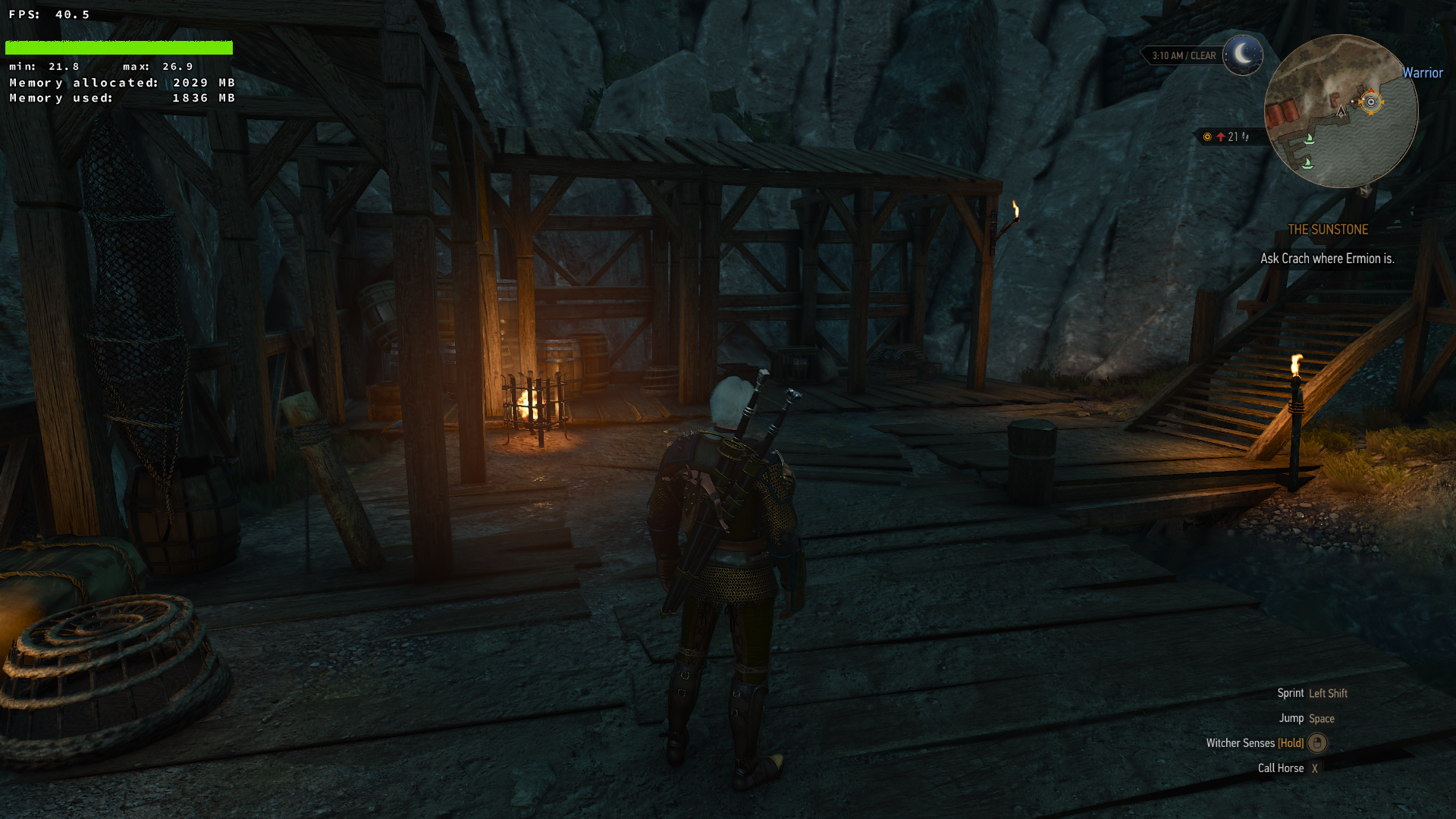Viewport: 1456px width, 819px height.
Task: Toggle Witcher Senses via the [Hold] hint
Action: (1291, 743)
